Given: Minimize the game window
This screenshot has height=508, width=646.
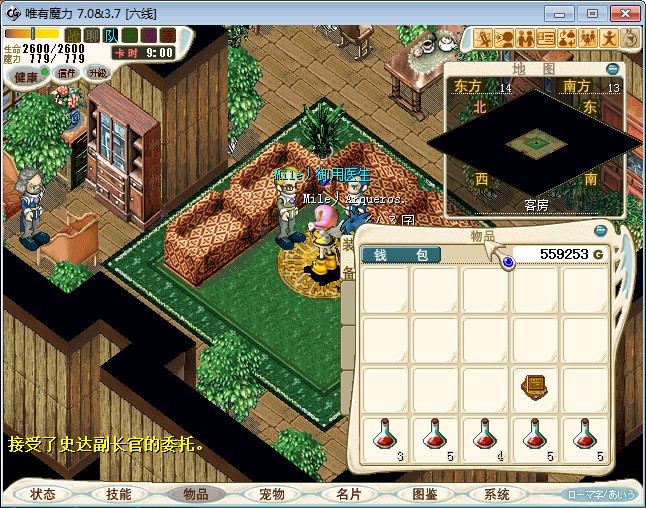Looking at the screenshot, I should 564,13.
